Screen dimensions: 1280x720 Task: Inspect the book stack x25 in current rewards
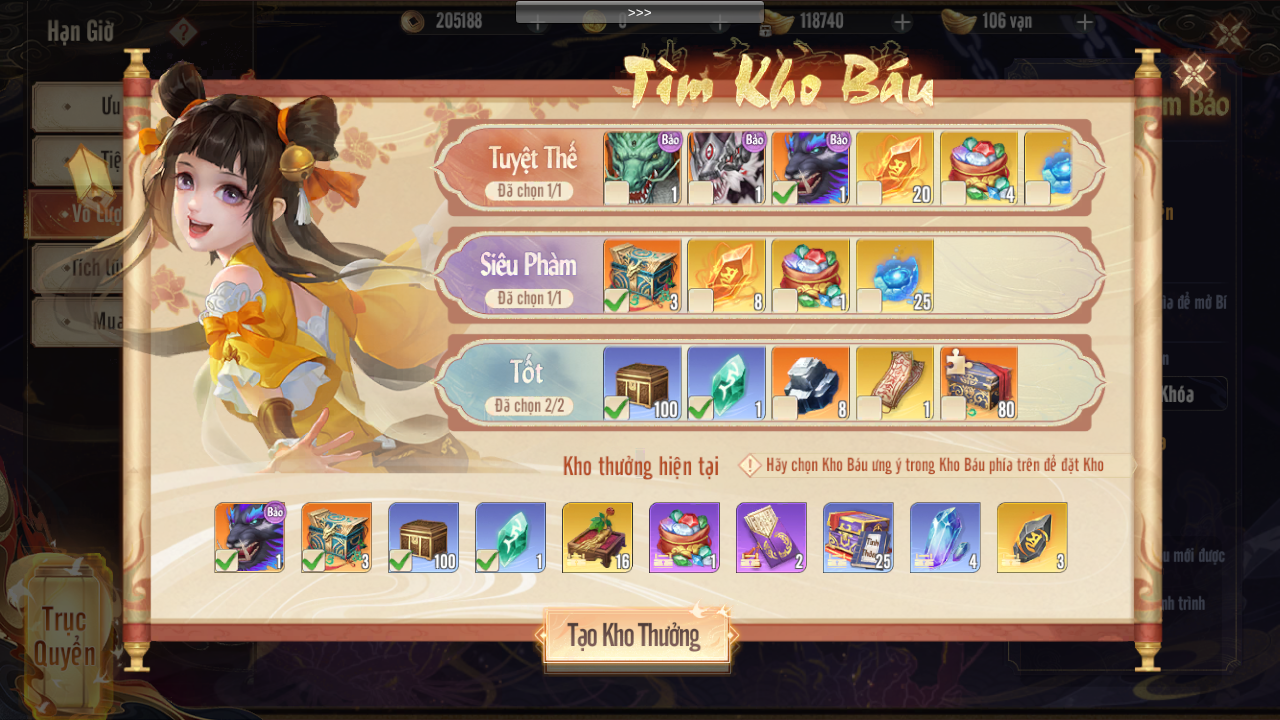click(x=858, y=537)
